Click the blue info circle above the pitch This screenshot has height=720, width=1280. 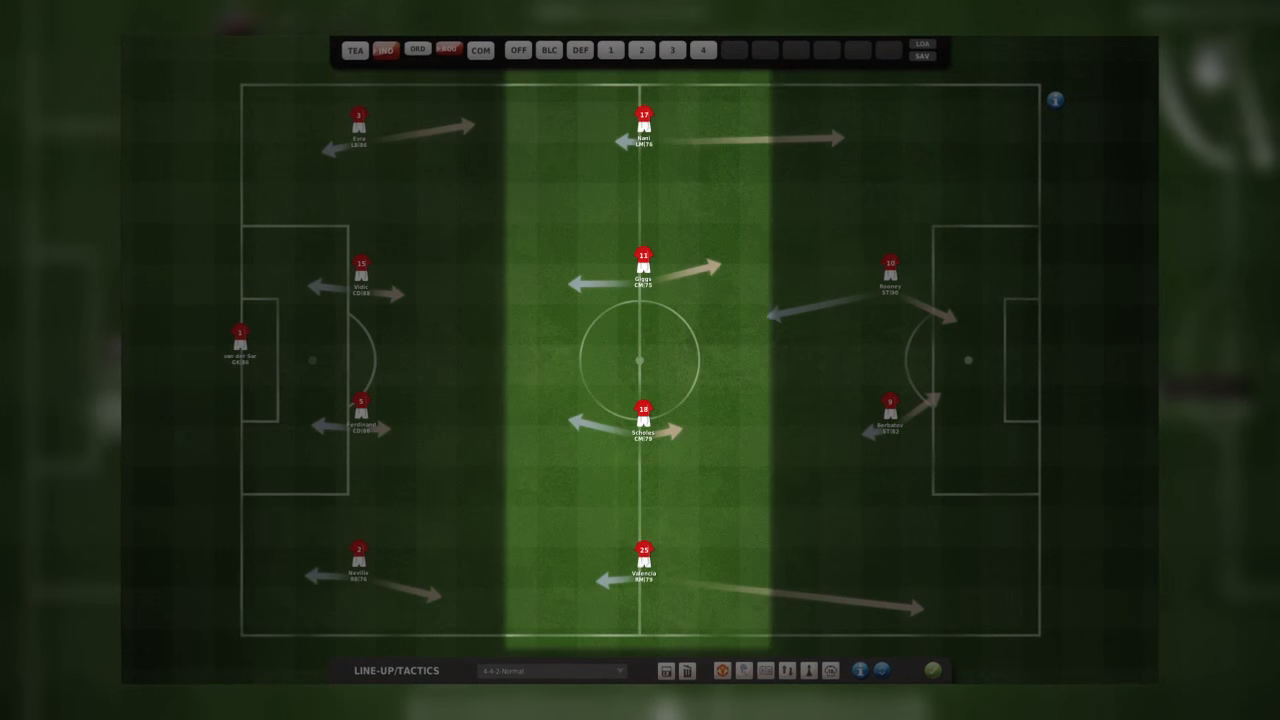pyautogui.click(x=1055, y=100)
